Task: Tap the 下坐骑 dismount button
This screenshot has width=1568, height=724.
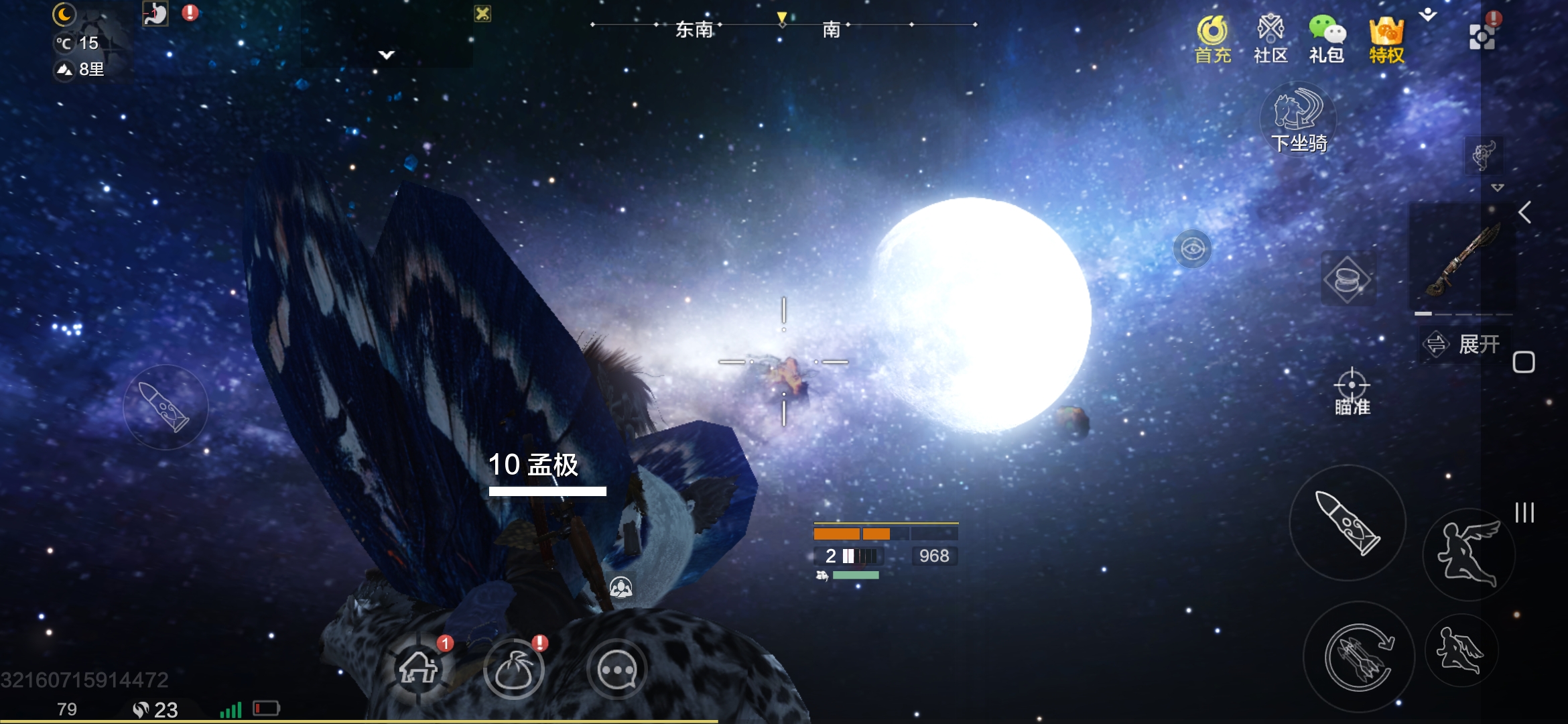Action: pyautogui.click(x=1299, y=121)
